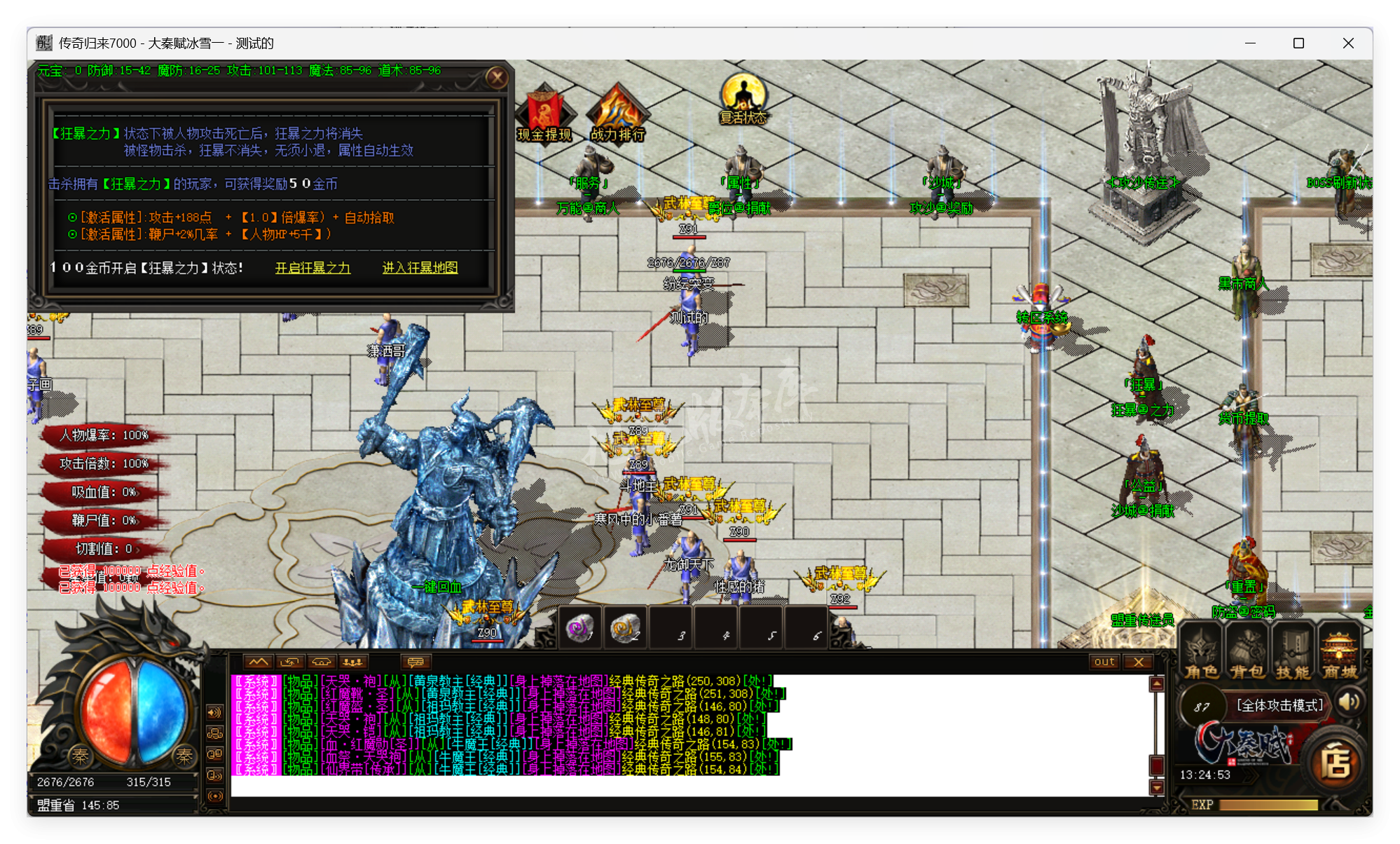1400x844 pixels.
Task: Click the 开启狂暴之力 link
Action: (313, 268)
